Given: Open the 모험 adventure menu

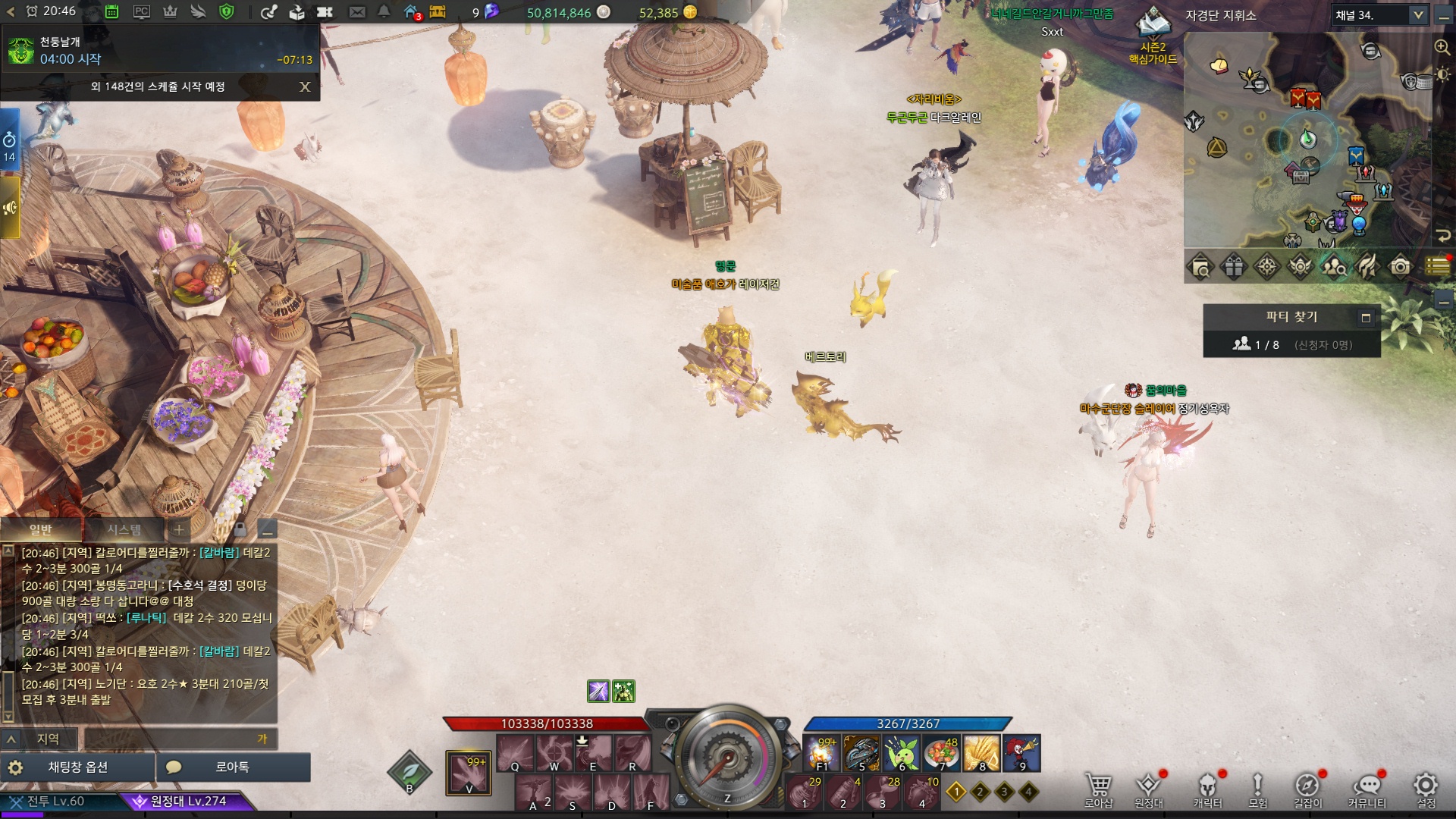Looking at the screenshot, I should click(1257, 790).
